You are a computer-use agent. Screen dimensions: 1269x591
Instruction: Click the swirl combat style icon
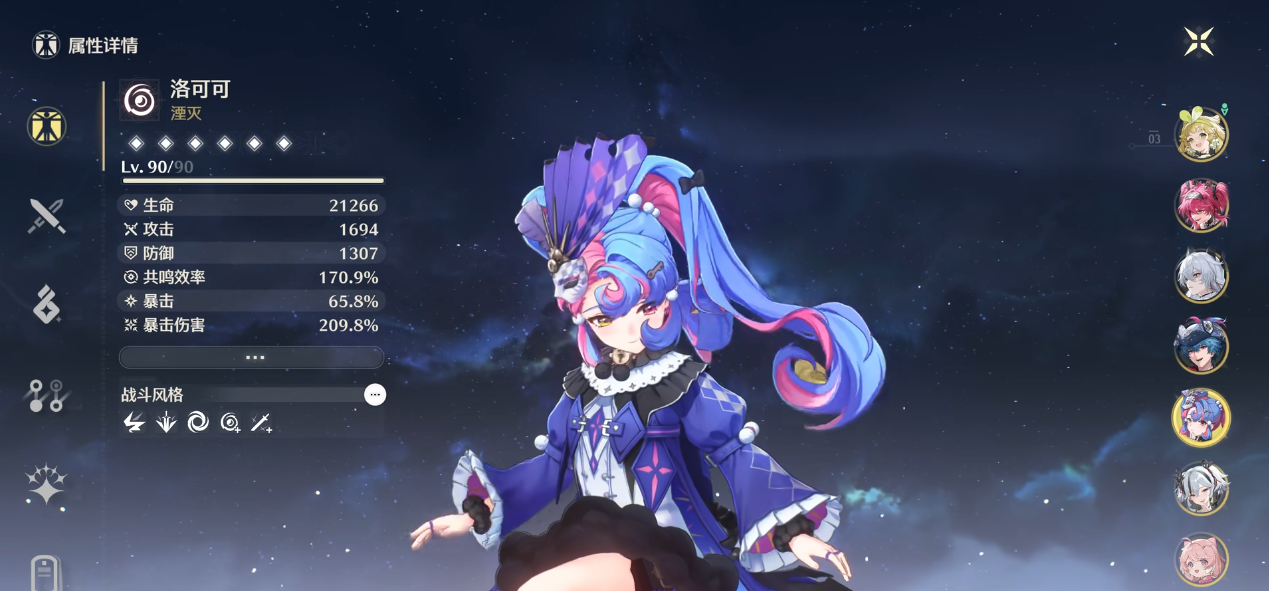[x=198, y=423]
